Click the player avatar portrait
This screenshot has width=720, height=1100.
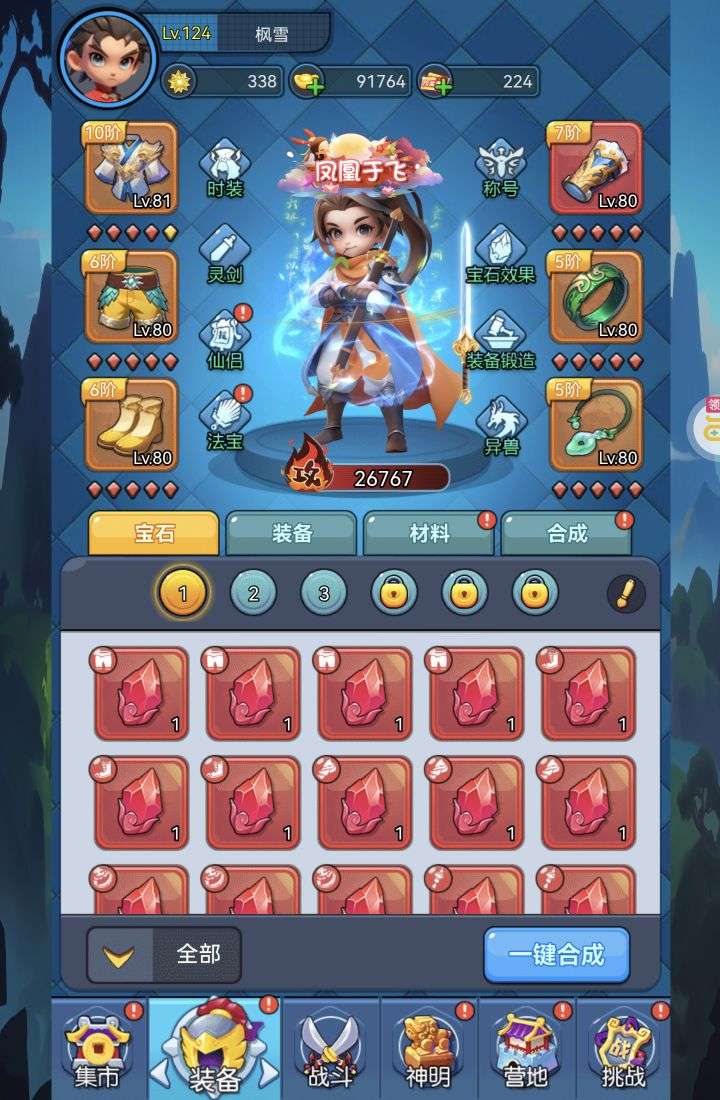click(107, 56)
